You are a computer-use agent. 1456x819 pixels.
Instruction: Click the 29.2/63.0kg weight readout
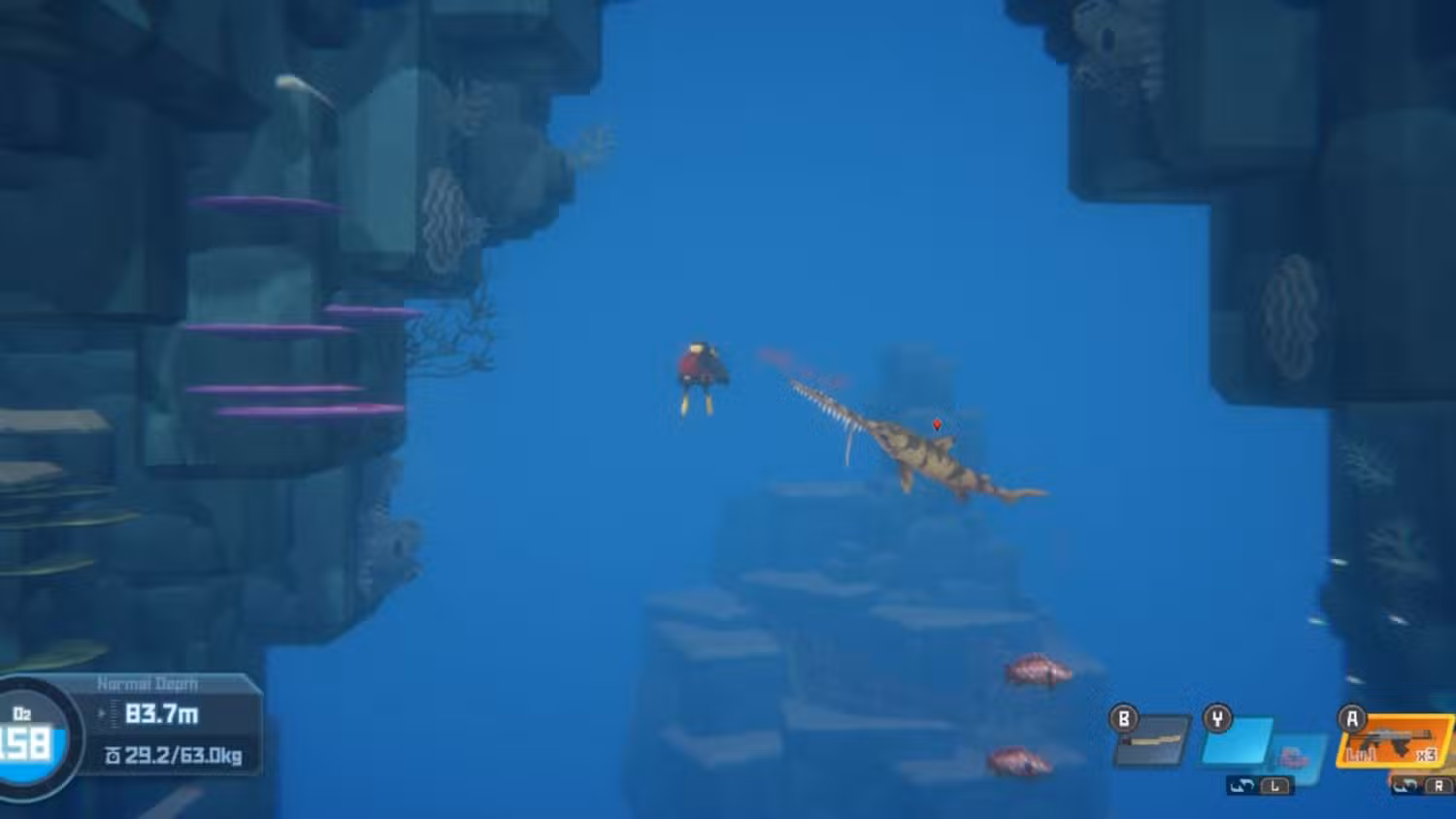pos(182,755)
